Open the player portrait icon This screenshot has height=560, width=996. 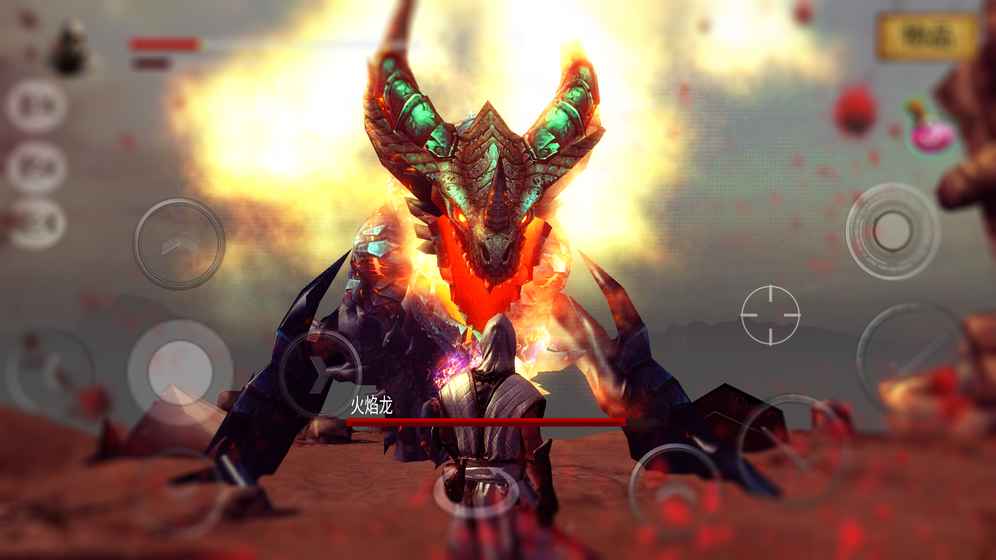click(70, 48)
